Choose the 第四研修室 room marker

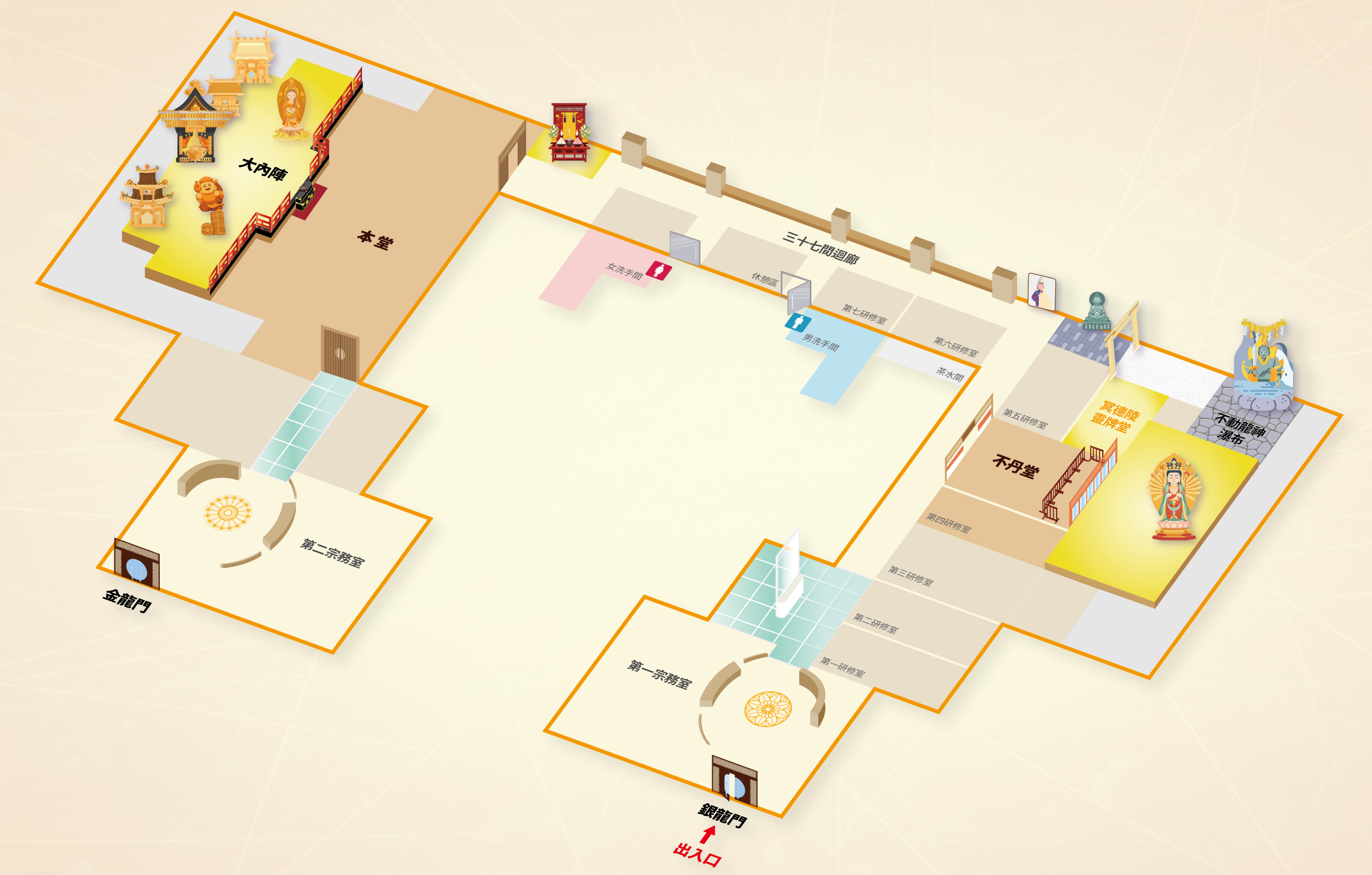[x=948, y=523]
